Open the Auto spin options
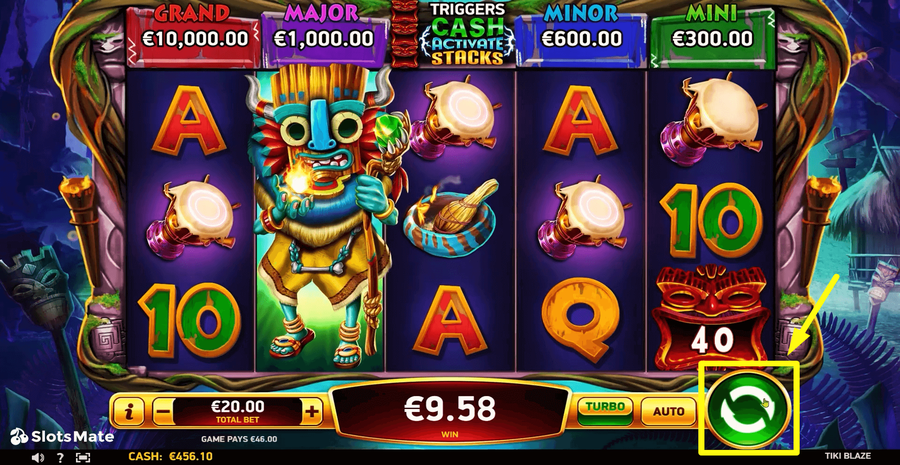The width and height of the screenshot is (900, 465). tap(668, 410)
